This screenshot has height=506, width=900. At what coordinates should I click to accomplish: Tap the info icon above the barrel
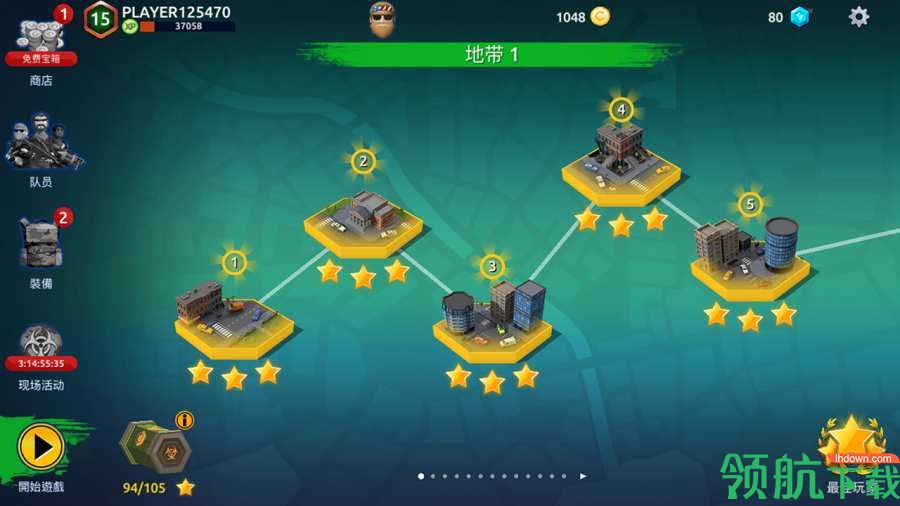[185, 420]
